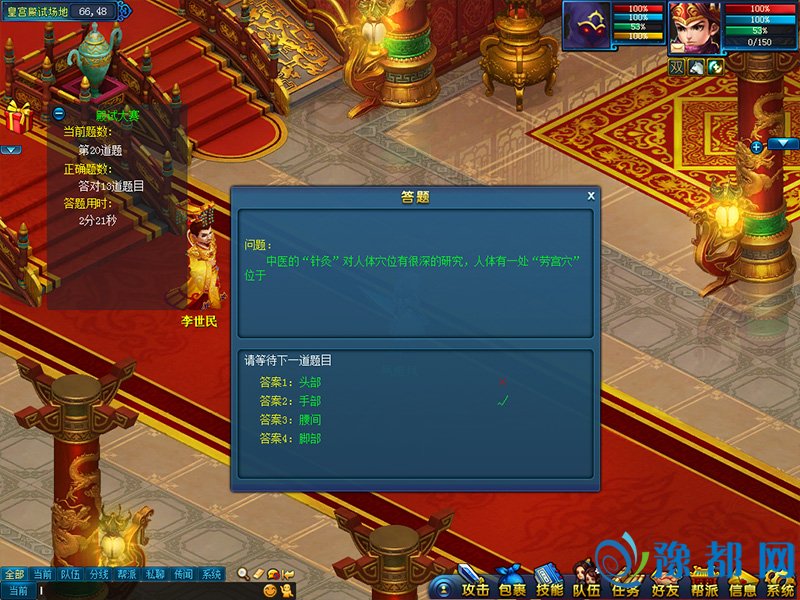800x600 pixels.
Task: Collapse the 殿试大赛 tracker with minus button
Action: tap(59, 114)
